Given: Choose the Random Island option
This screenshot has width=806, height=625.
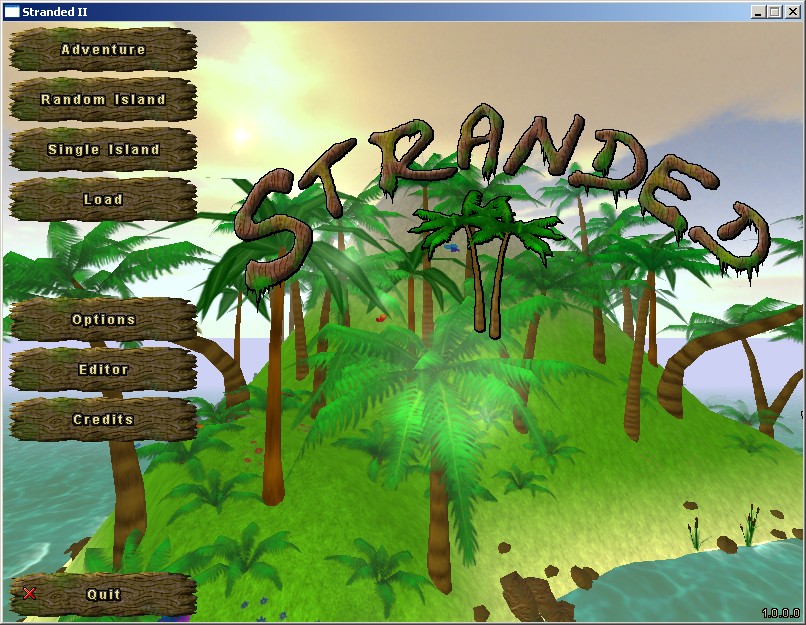Looking at the screenshot, I should point(103,99).
